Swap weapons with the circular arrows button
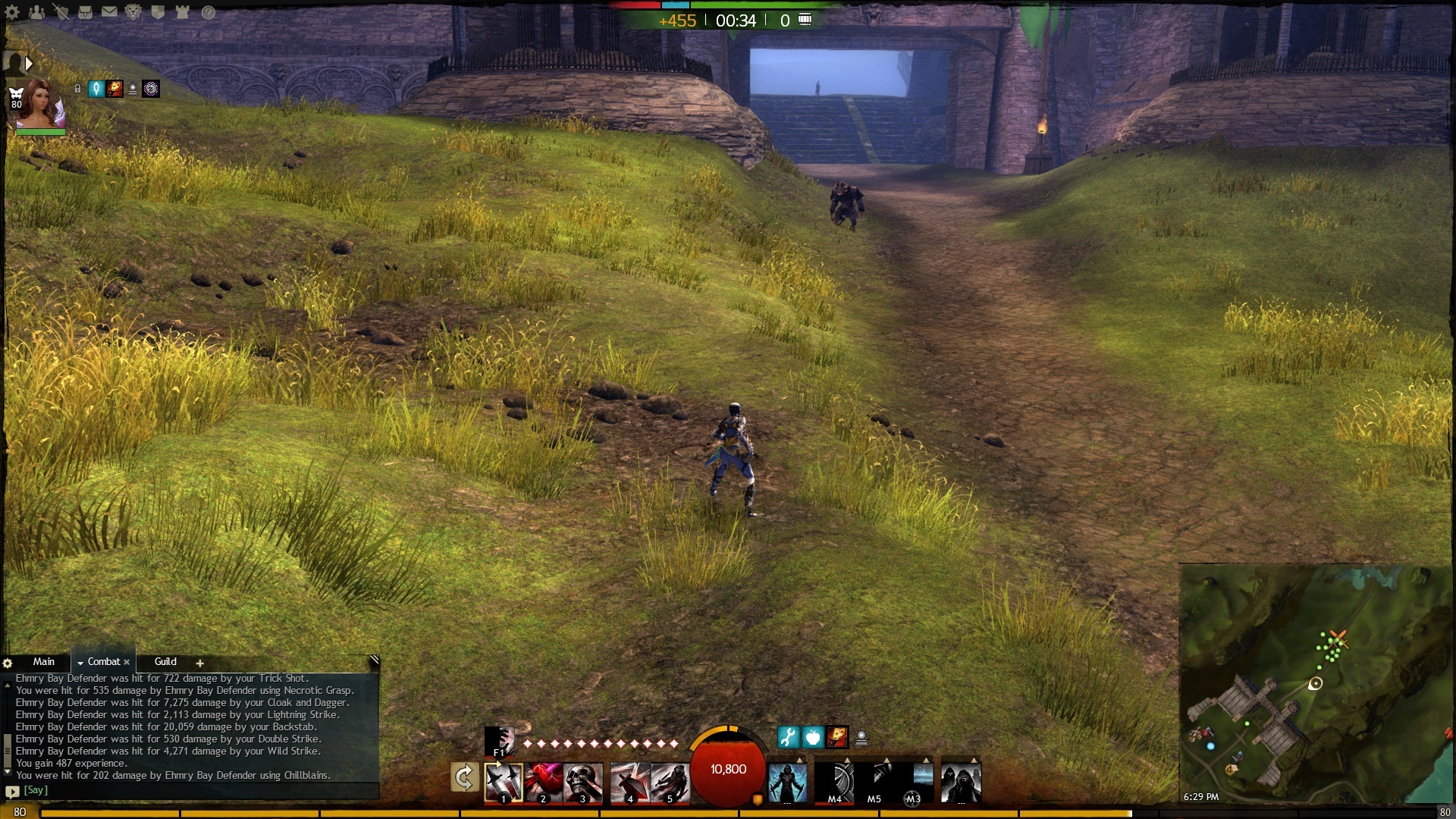The width and height of the screenshot is (1456, 819). click(x=464, y=778)
